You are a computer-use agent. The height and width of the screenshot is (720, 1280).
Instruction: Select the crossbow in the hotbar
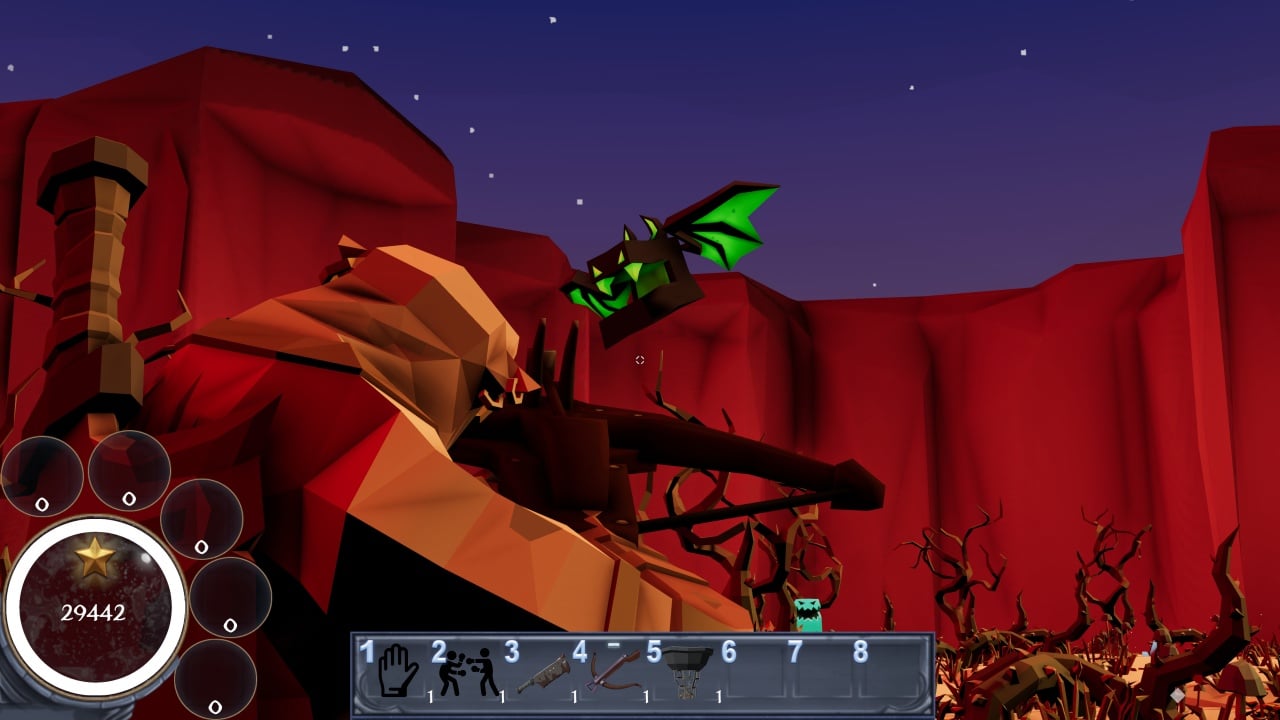coord(614,671)
